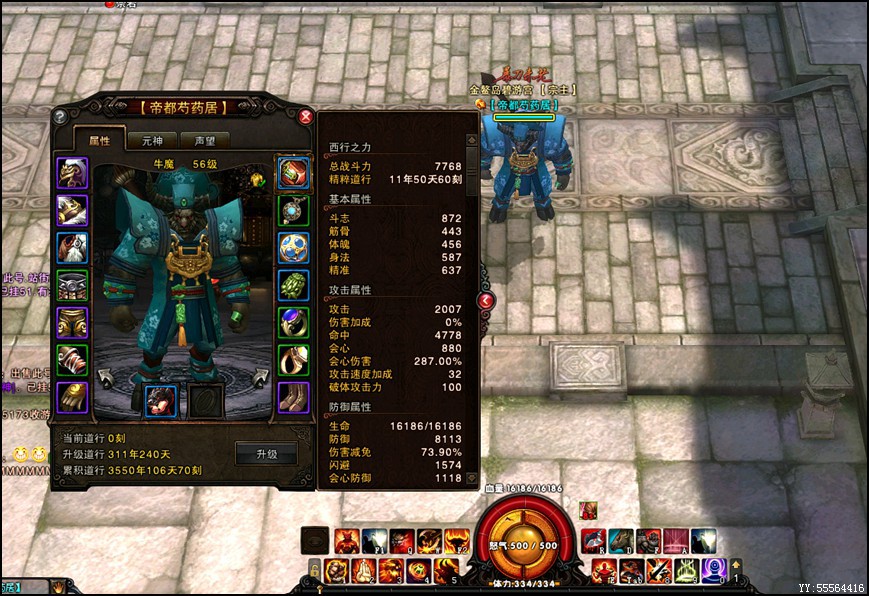Switch to the 声望 tab
This screenshot has width=869, height=596.
coord(205,141)
